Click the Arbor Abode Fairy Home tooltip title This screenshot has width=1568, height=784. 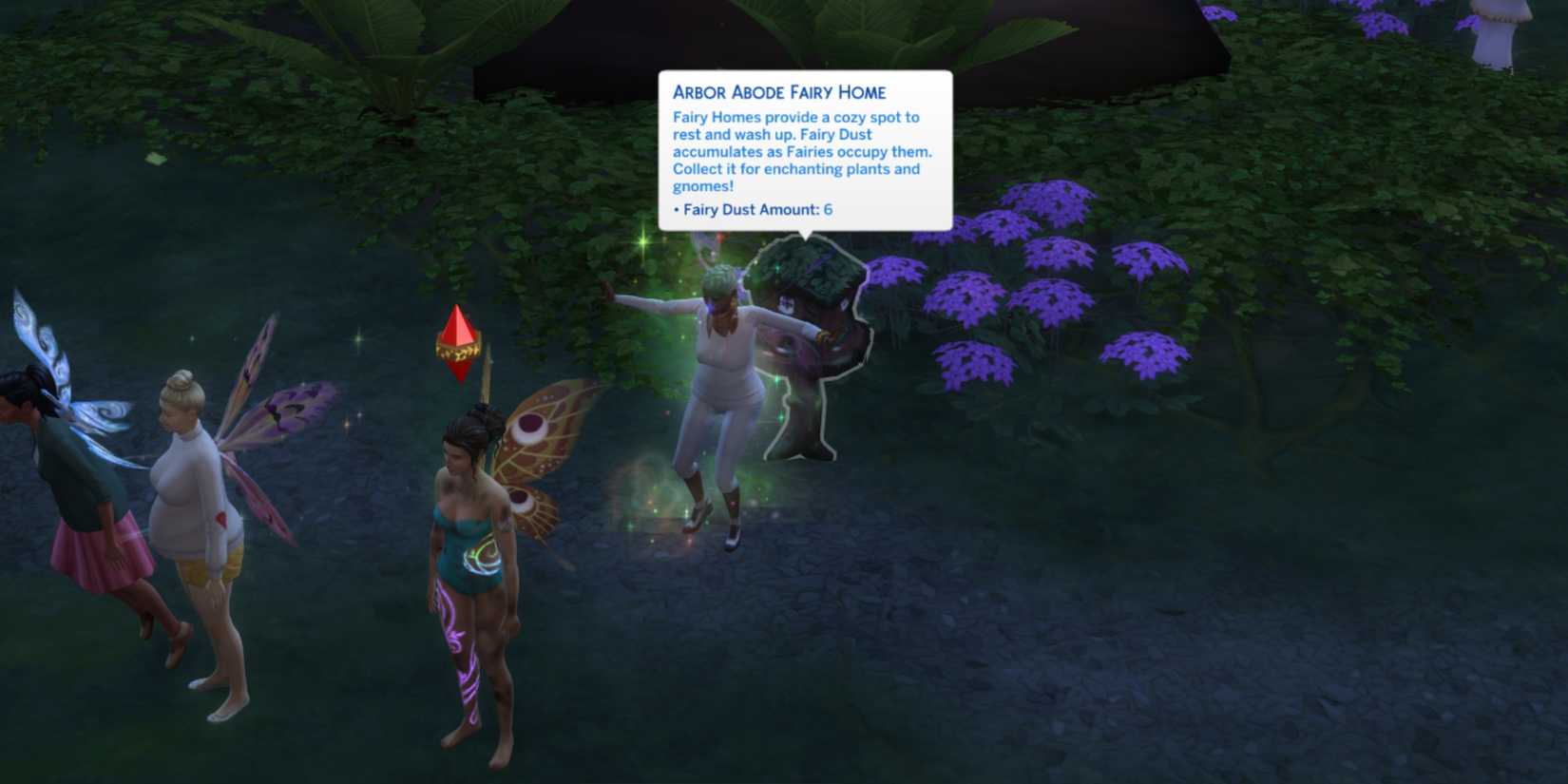pyautogui.click(x=779, y=92)
